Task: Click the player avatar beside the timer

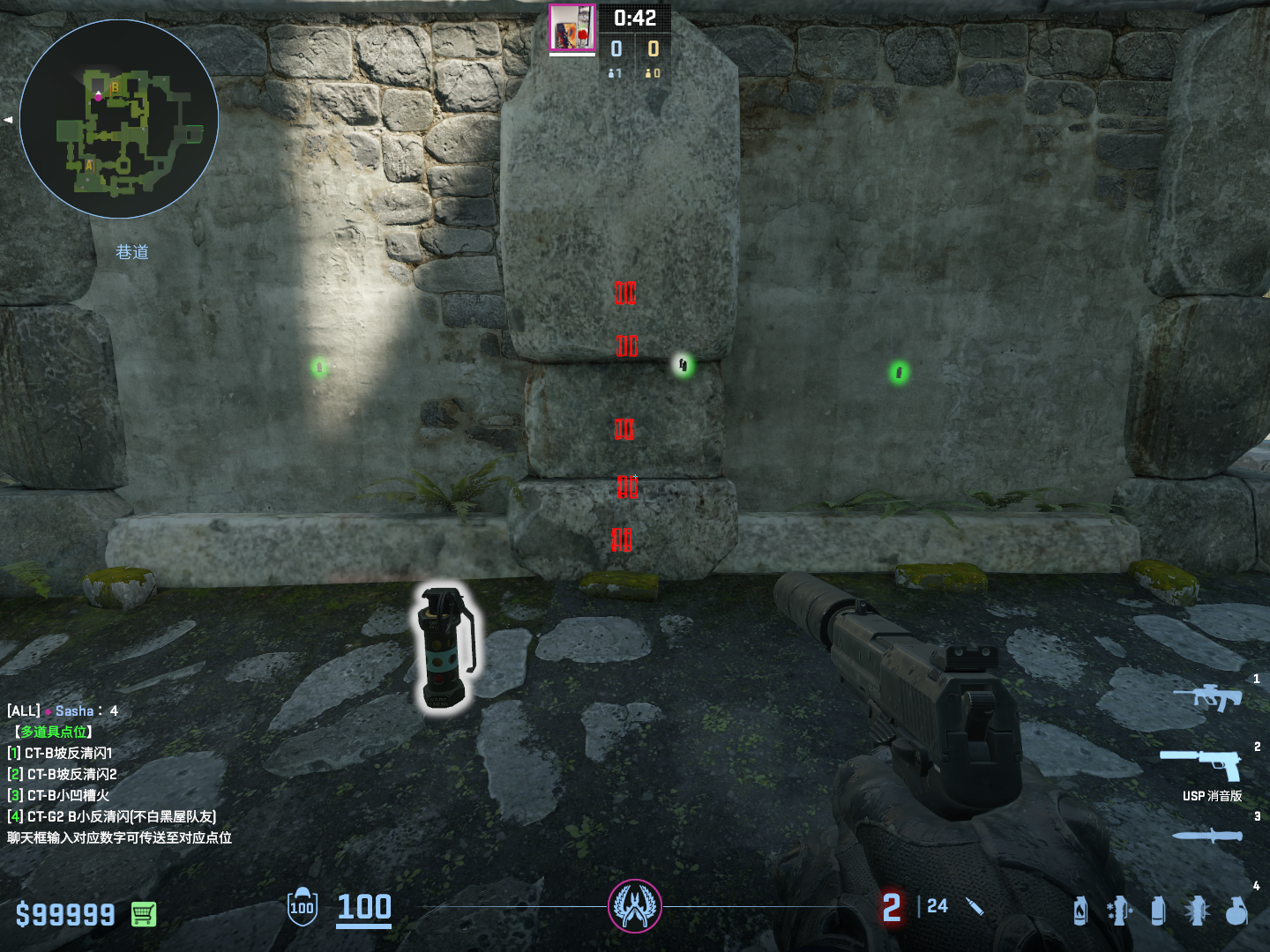Action: tap(572, 27)
